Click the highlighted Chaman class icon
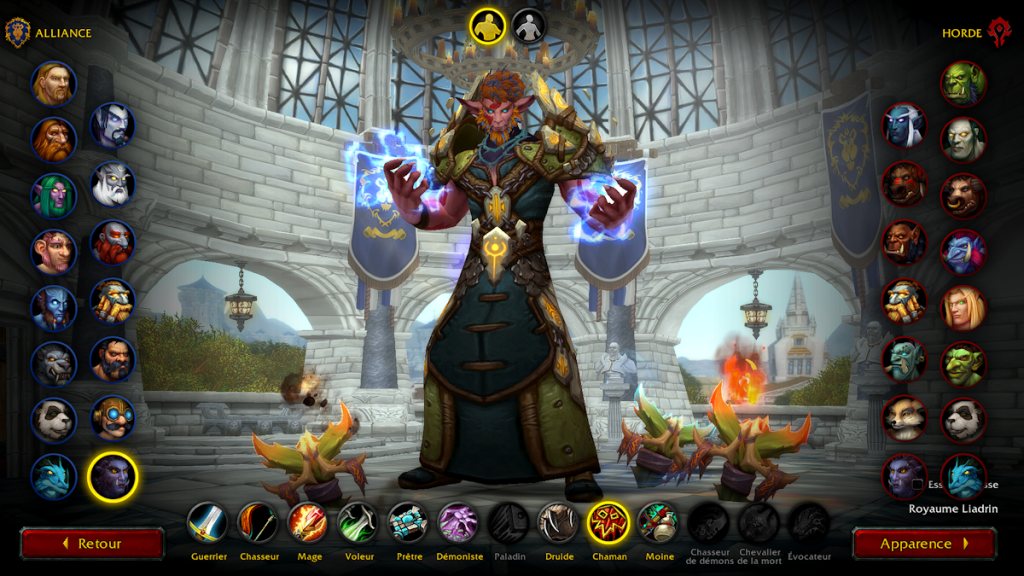 608,522
